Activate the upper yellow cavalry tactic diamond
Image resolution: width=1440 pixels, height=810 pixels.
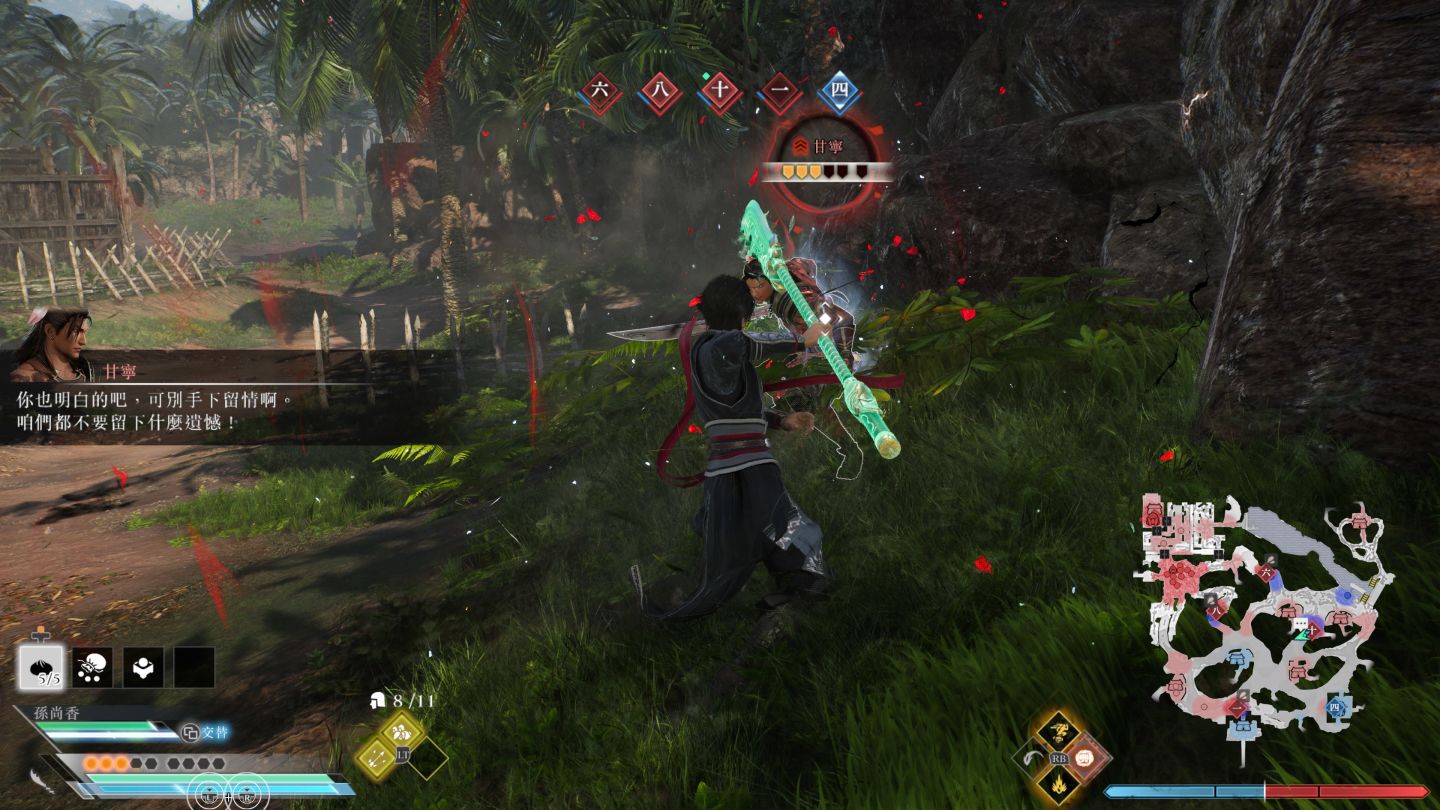coord(404,730)
